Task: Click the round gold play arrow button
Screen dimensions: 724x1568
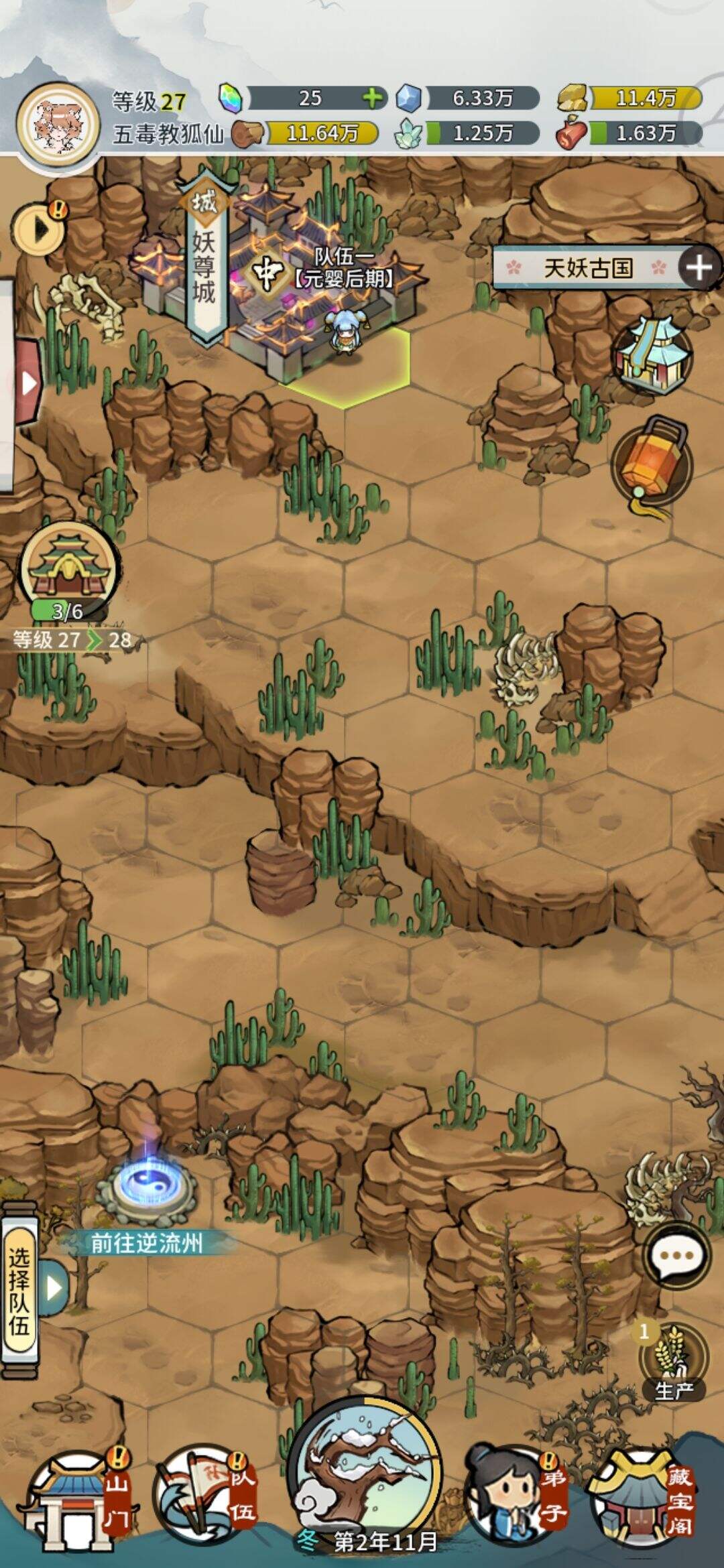Action: (40, 230)
